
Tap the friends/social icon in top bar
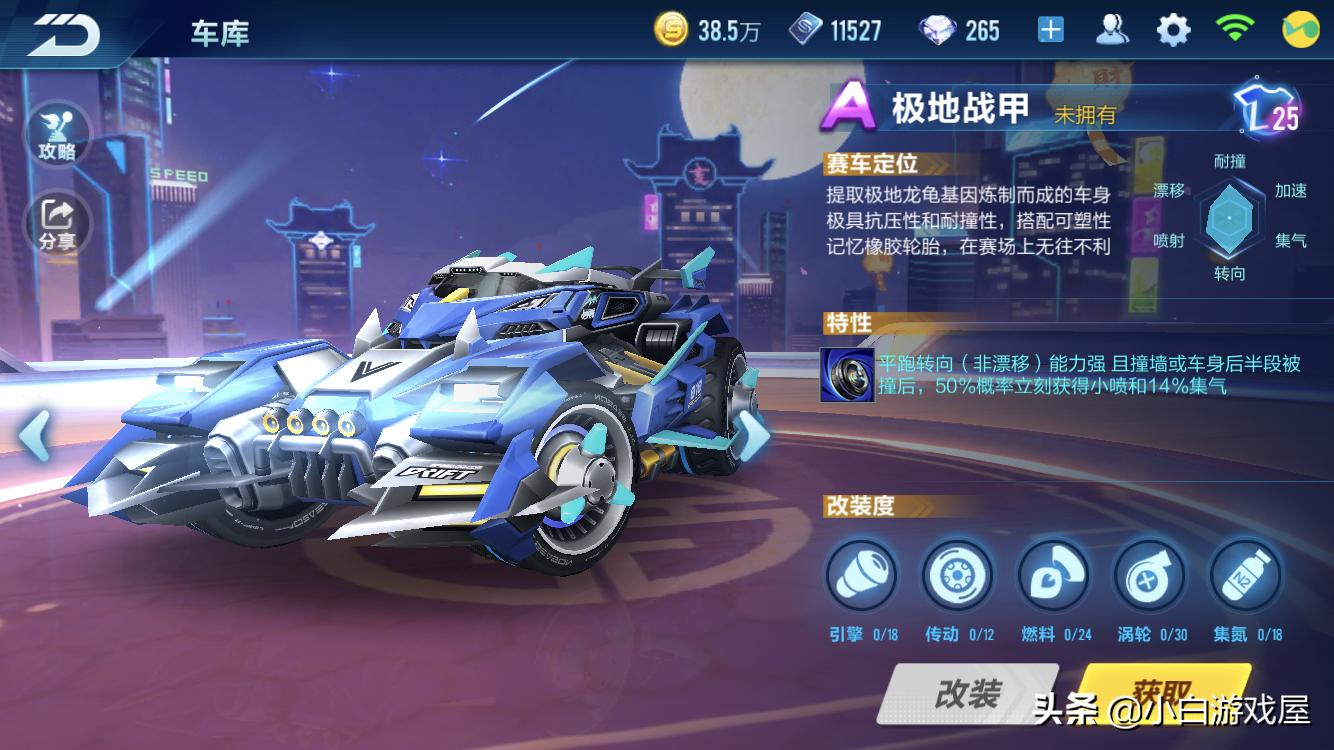1110,29
